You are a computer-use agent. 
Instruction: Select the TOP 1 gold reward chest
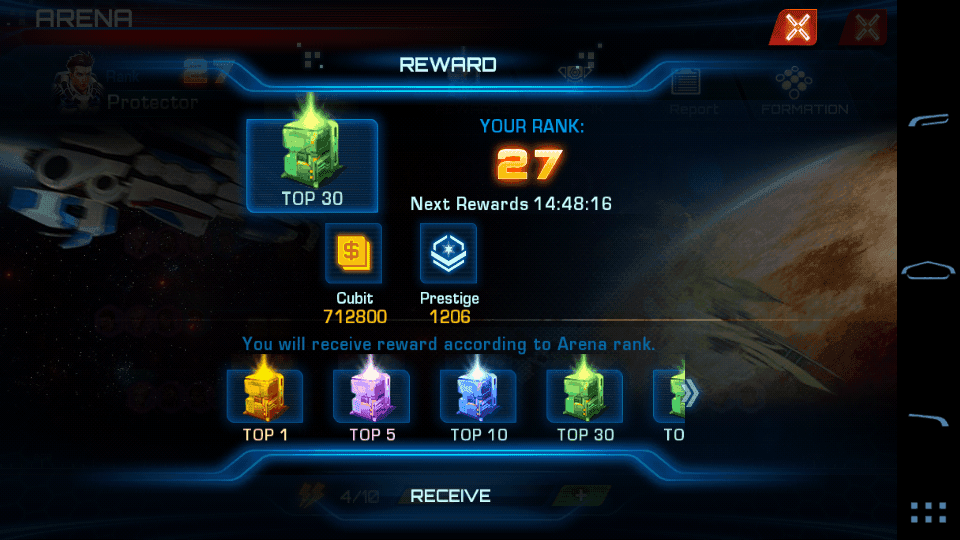click(265, 397)
